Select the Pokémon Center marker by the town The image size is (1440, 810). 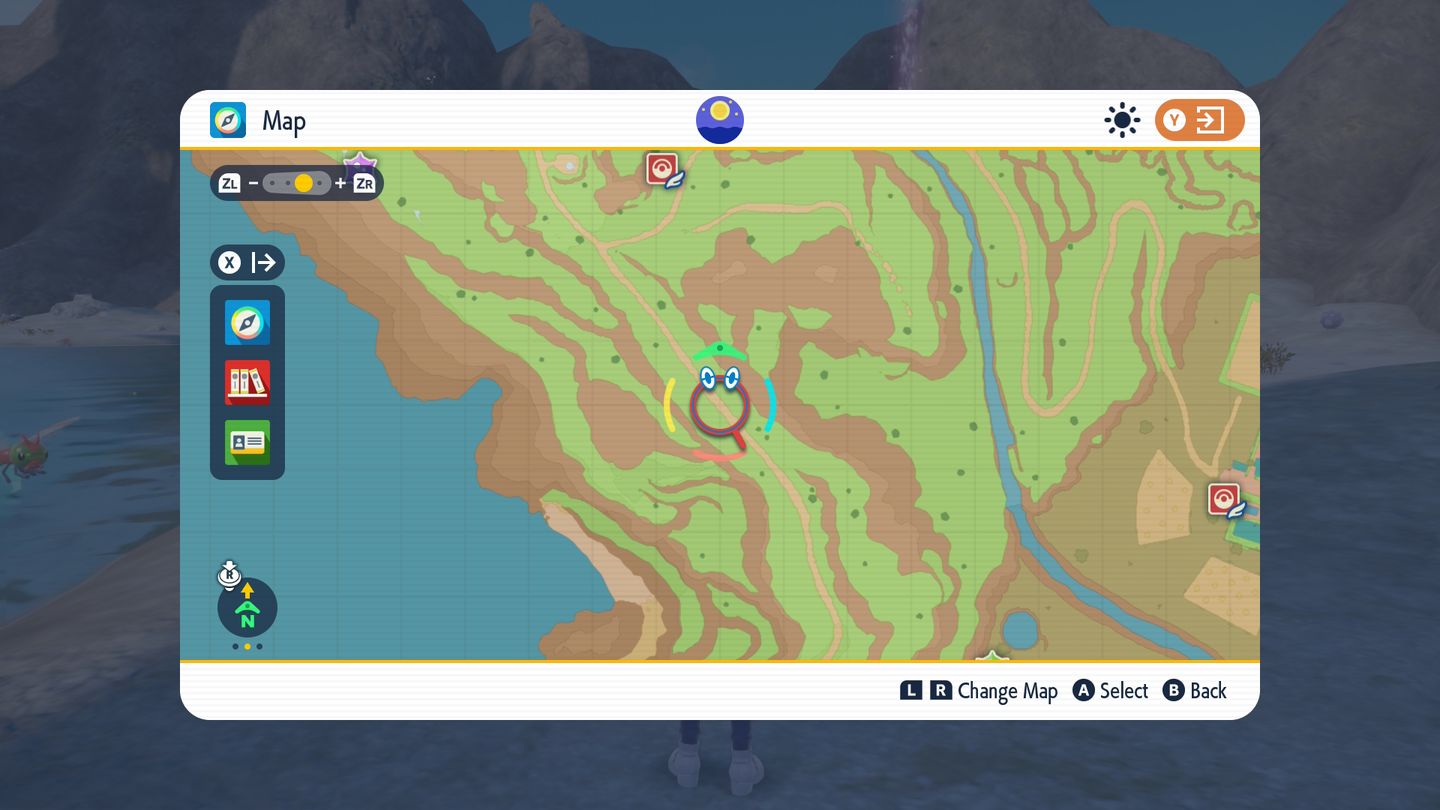pyautogui.click(x=1224, y=499)
